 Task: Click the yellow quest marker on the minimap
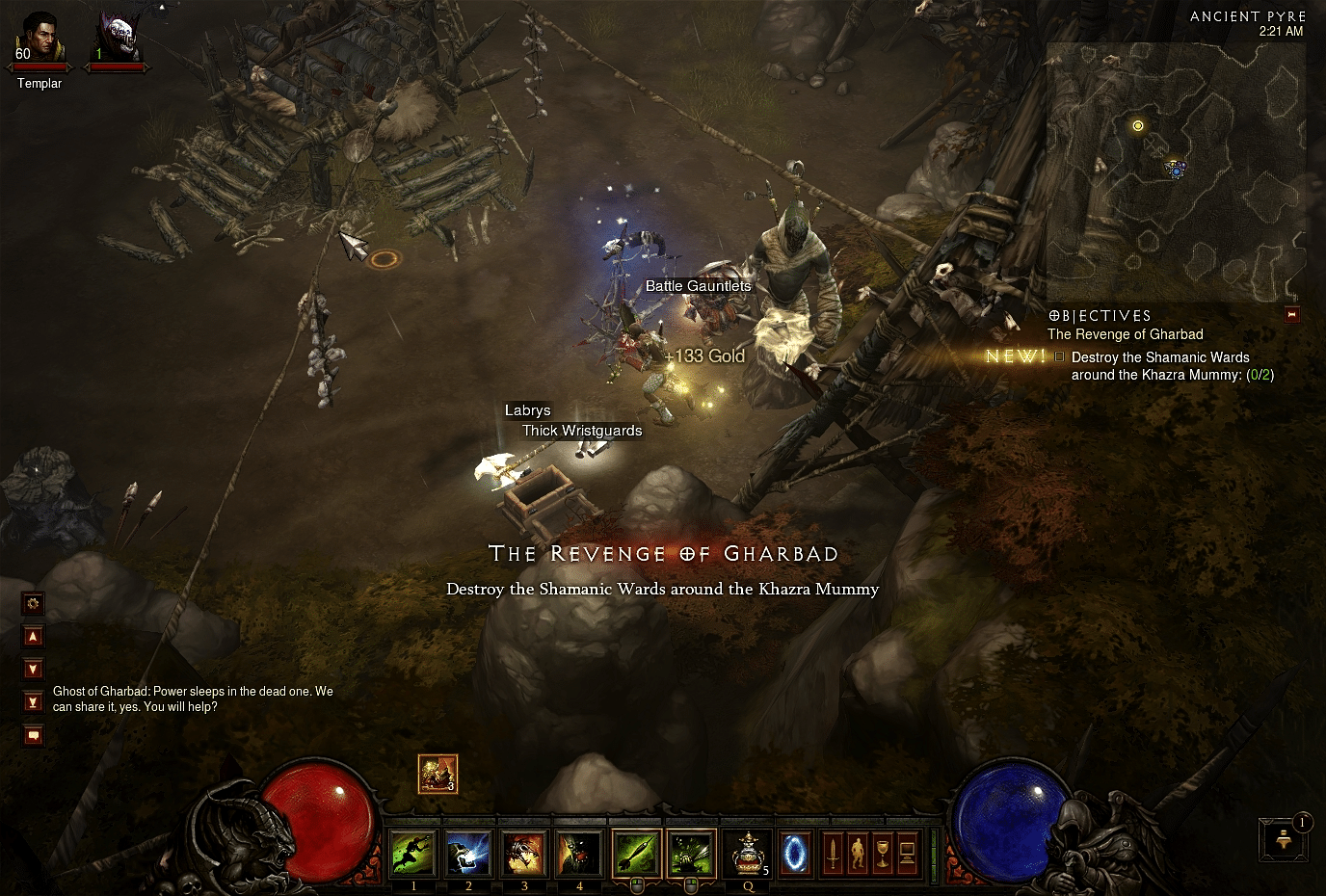pyautogui.click(x=1138, y=125)
